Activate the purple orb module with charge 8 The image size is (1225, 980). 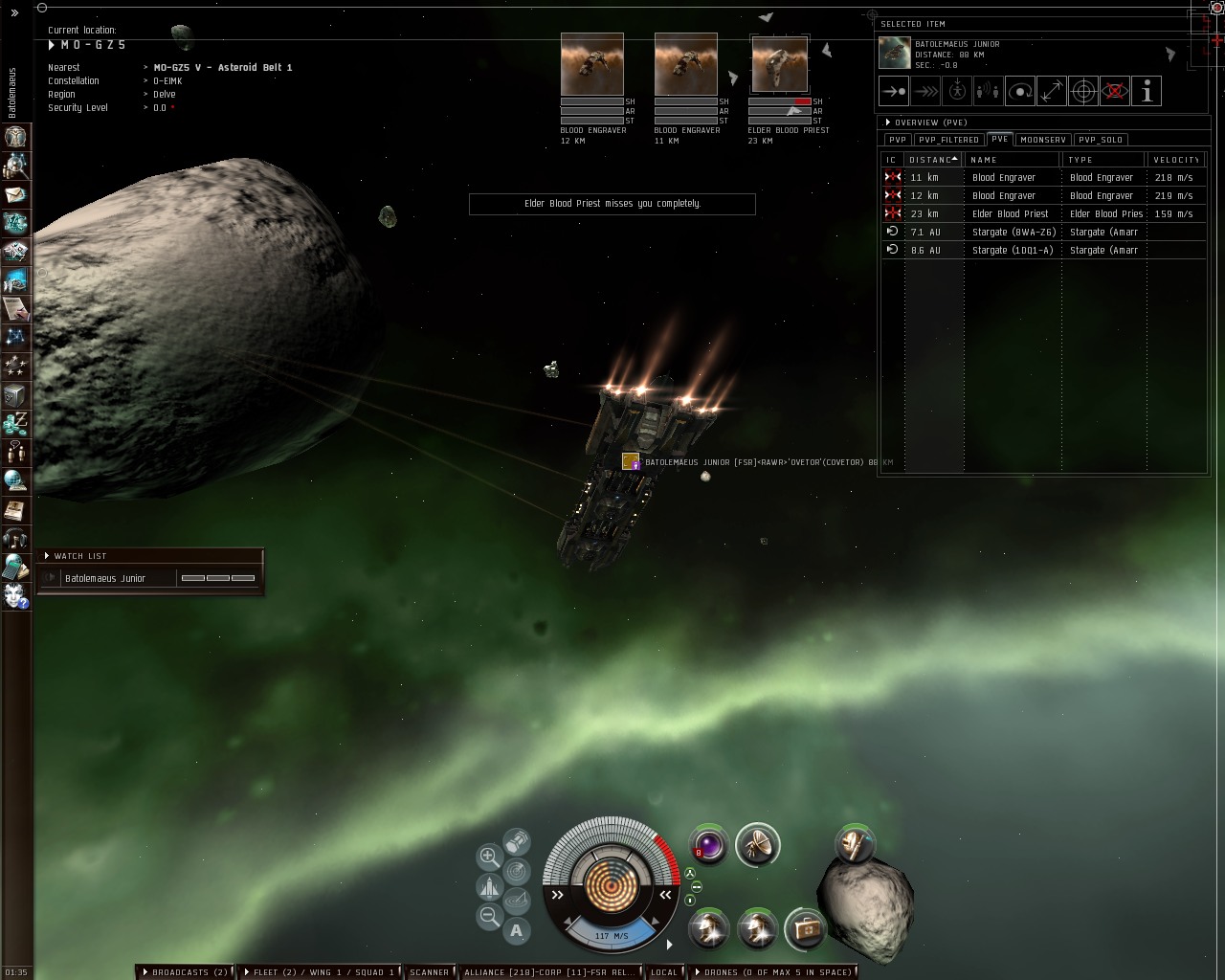click(x=709, y=844)
